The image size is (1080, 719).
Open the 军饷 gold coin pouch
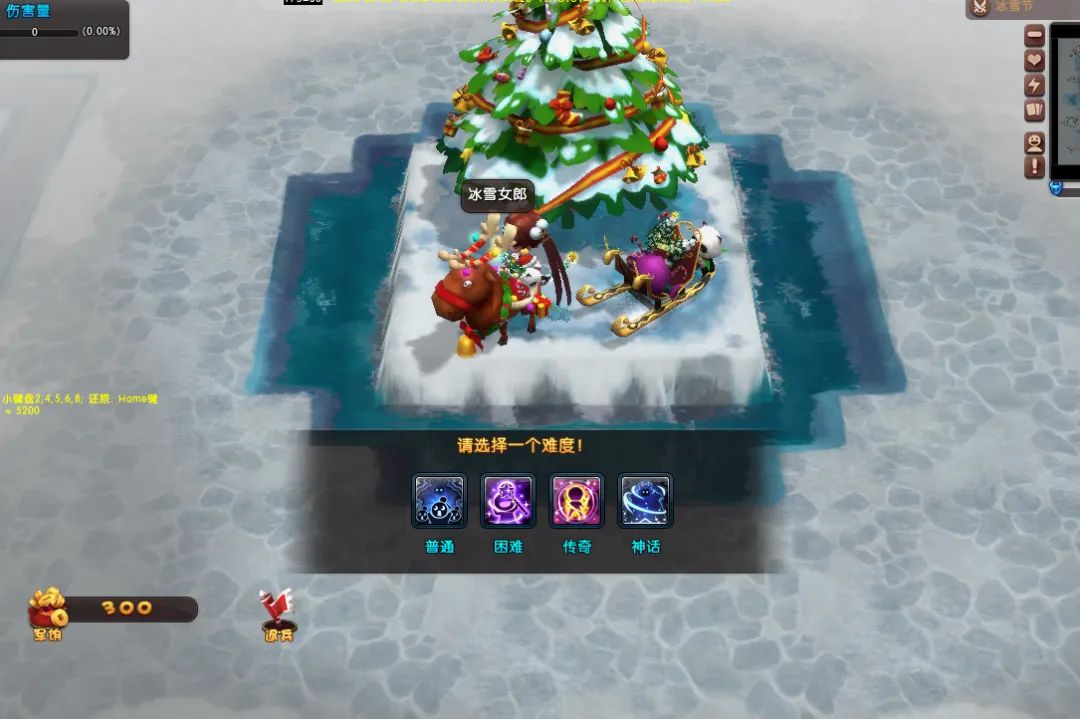(x=47, y=612)
